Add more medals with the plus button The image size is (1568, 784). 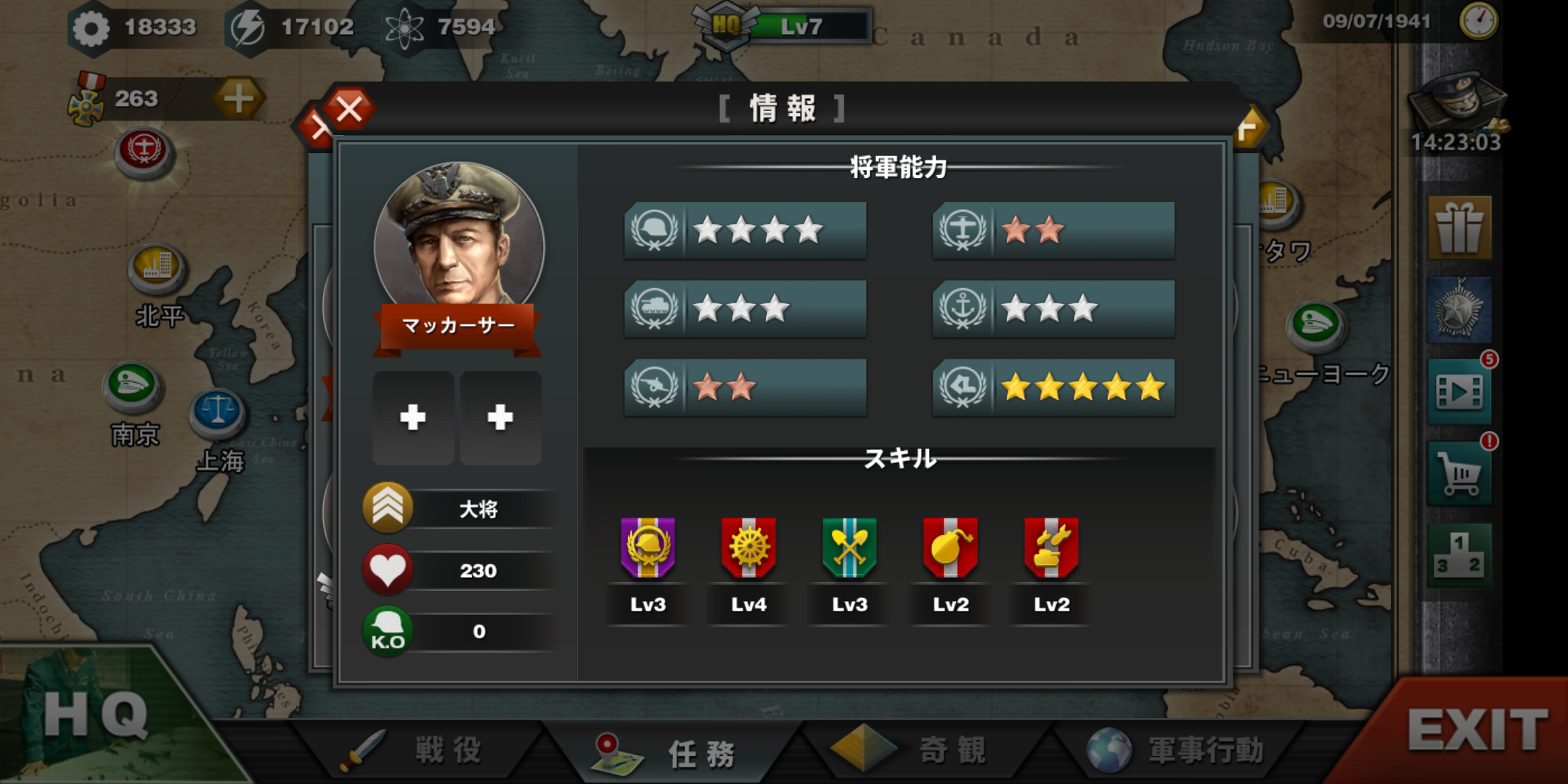pyautogui.click(x=238, y=99)
